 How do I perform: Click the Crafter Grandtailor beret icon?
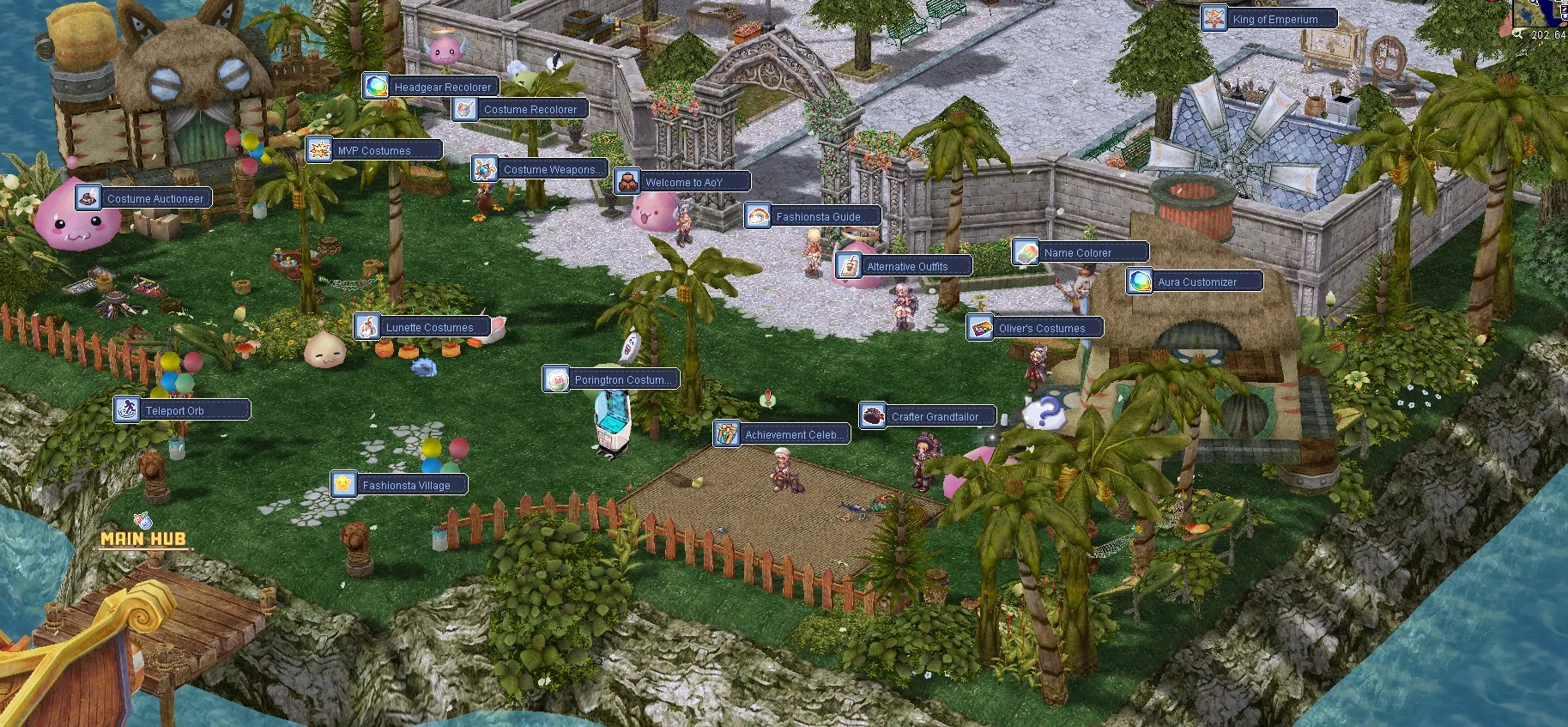(872, 415)
